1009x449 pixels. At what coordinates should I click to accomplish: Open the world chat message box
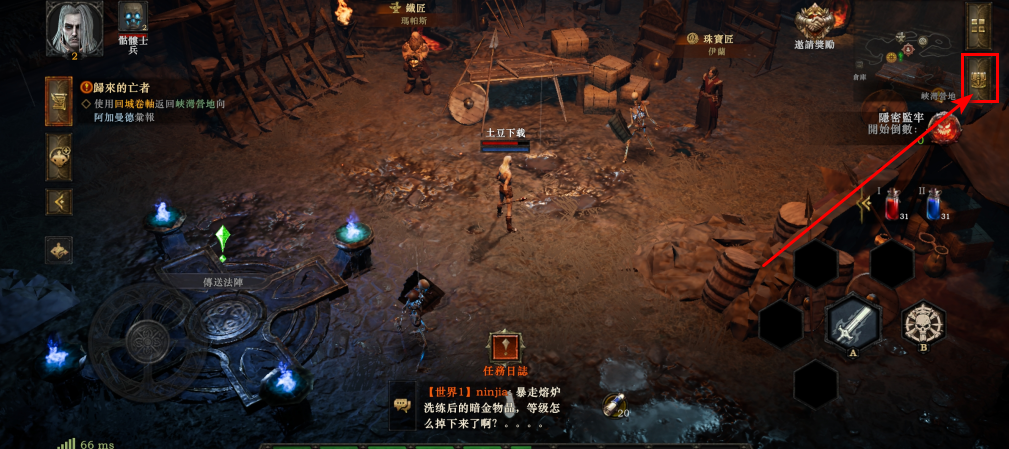[x=490, y=406]
